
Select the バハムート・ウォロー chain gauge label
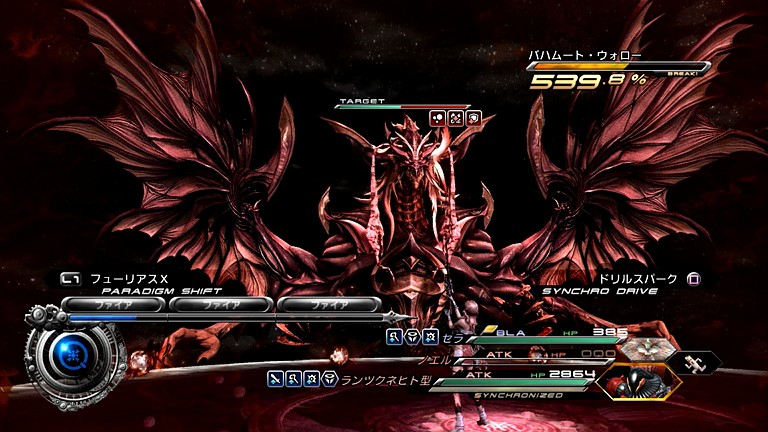coord(585,55)
